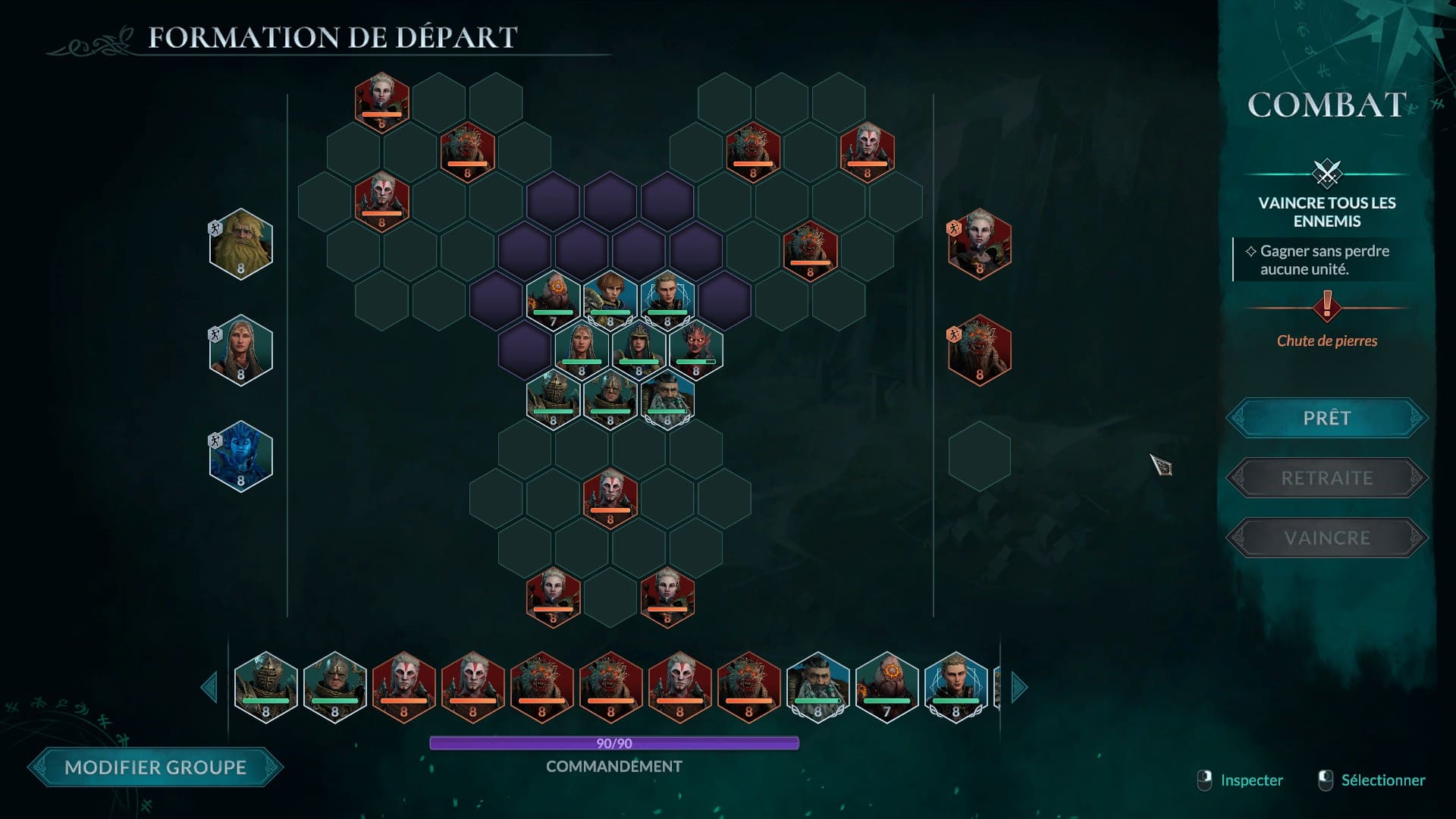Viewport: 1456px width, 819px height.
Task: Open the MODIFIER GROUPE menu
Action: (x=155, y=767)
